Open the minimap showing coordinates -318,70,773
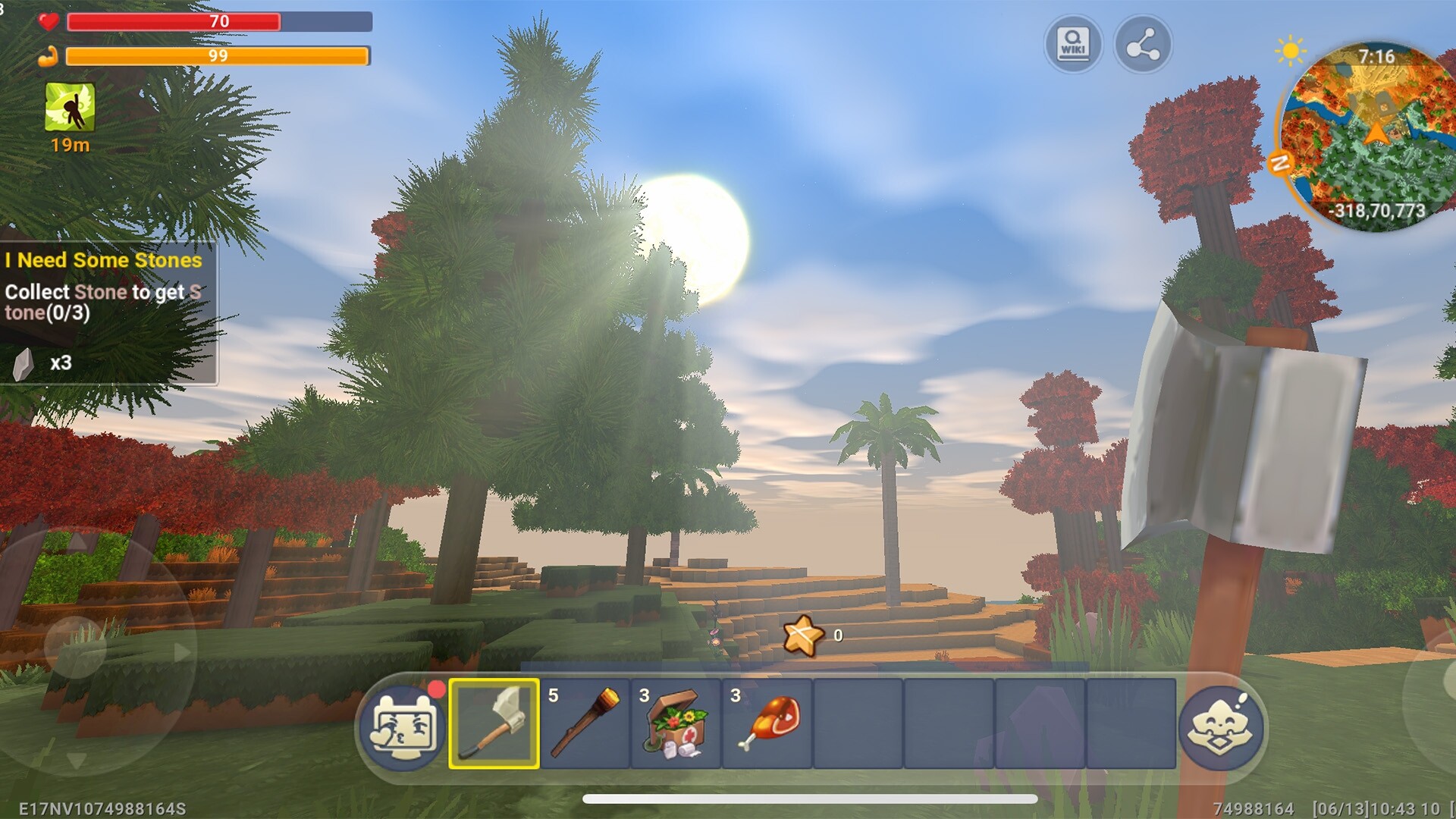This screenshot has width=1456, height=819. coord(1365,133)
